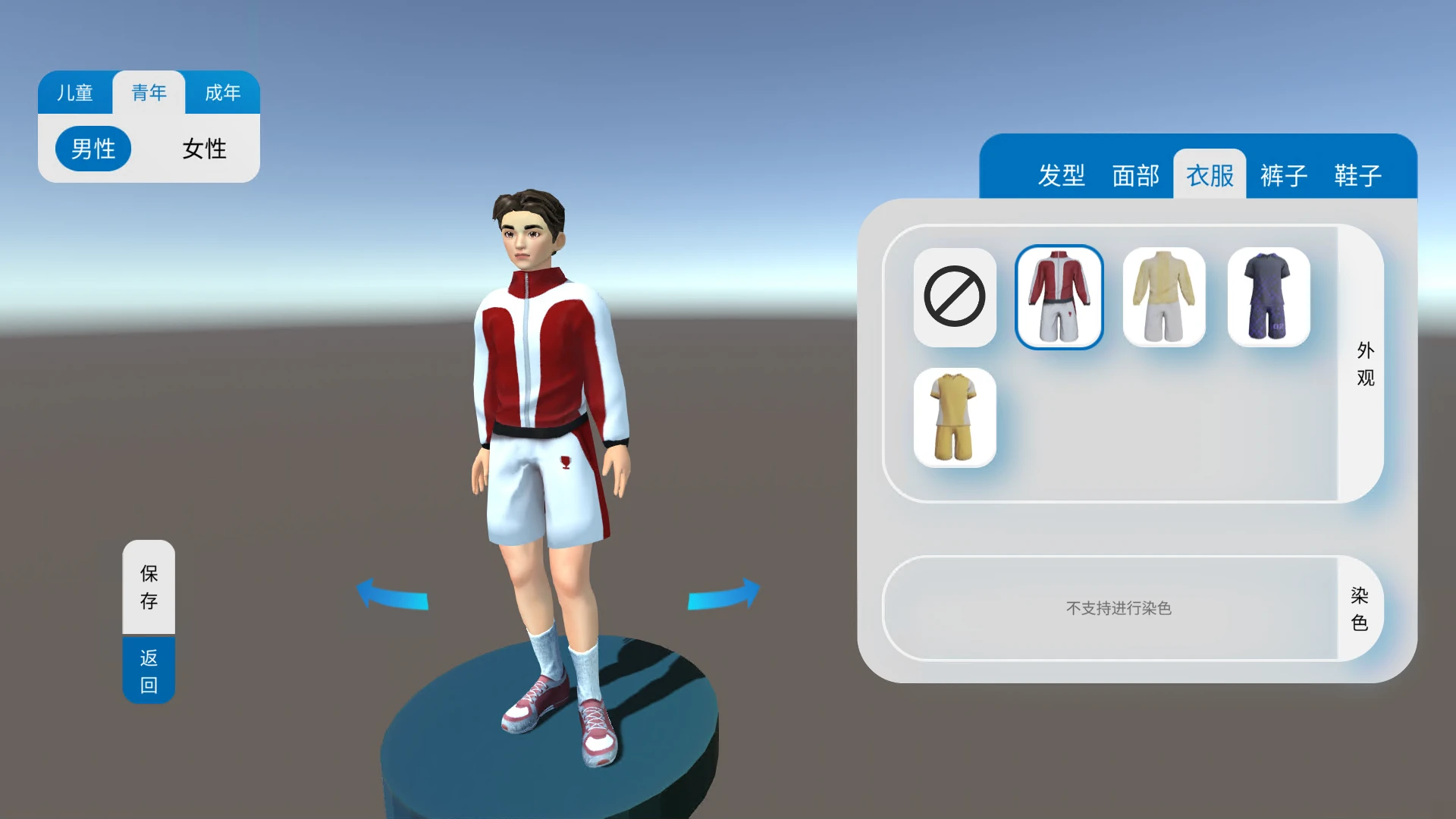
Task: Select the 成年 adult category
Action: point(221,93)
